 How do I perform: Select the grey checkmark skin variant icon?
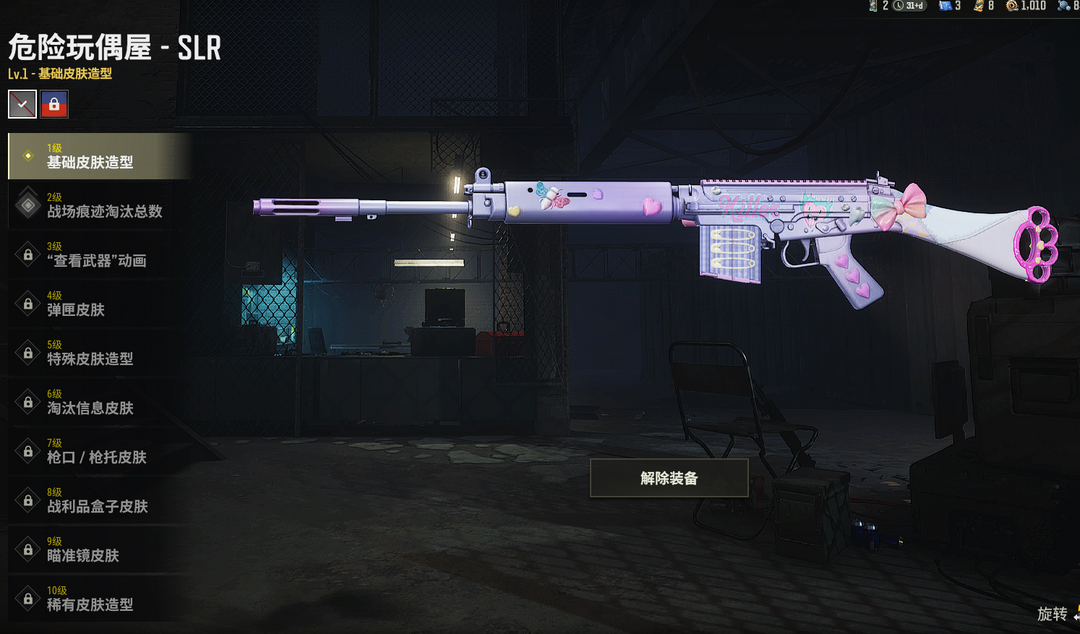coord(22,103)
